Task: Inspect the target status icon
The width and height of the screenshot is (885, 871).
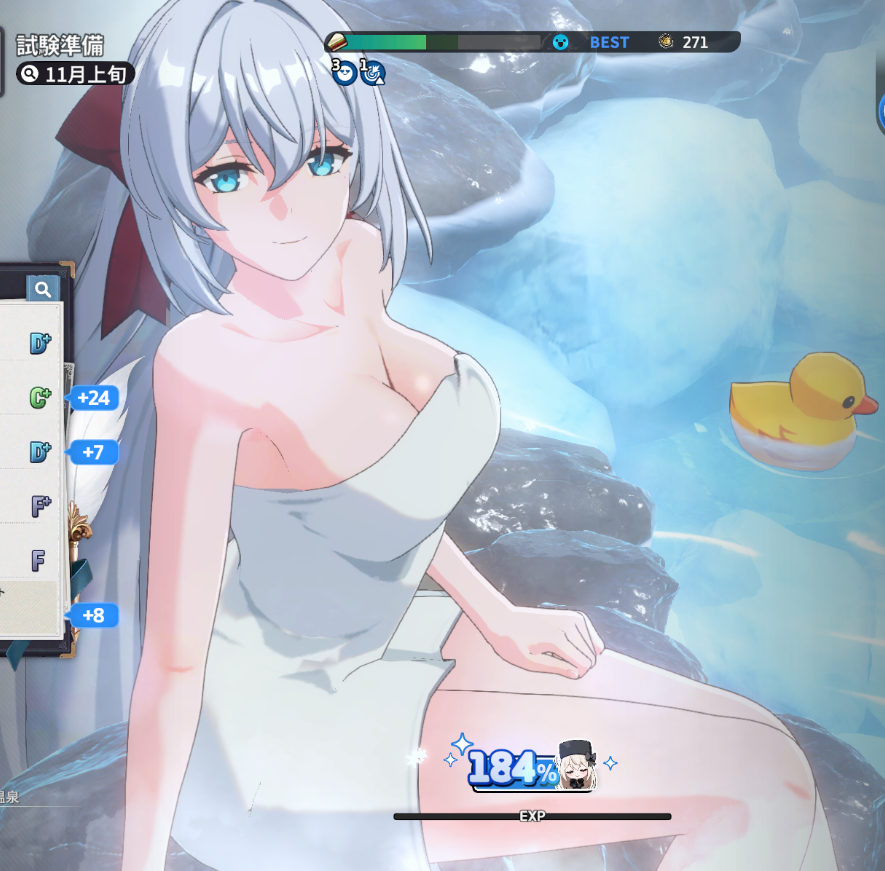Action: click(x=373, y=72)
